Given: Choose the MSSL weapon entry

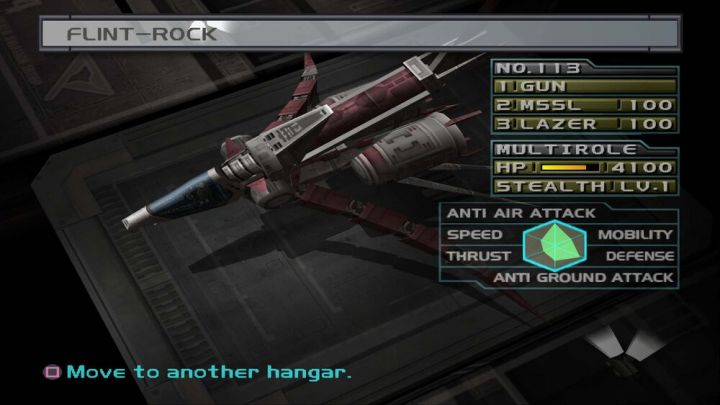Looking at the screenshot, I should point(584,106).
